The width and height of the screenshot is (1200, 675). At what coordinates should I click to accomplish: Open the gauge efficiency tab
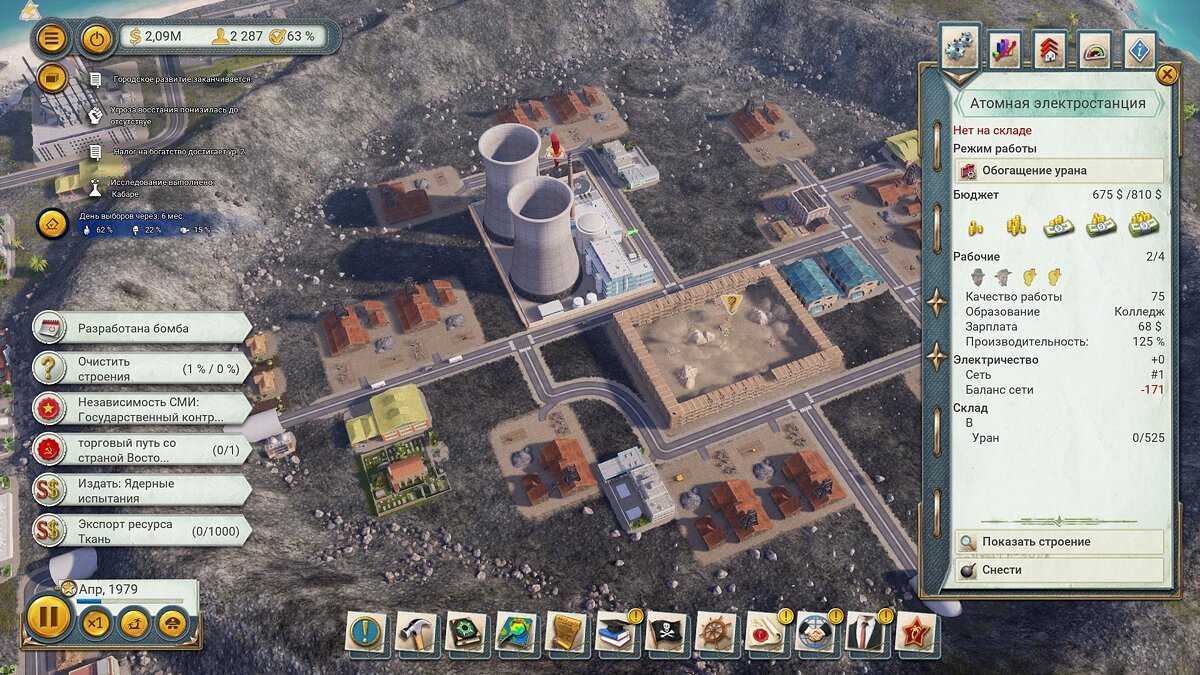[x=1095, y=48]
